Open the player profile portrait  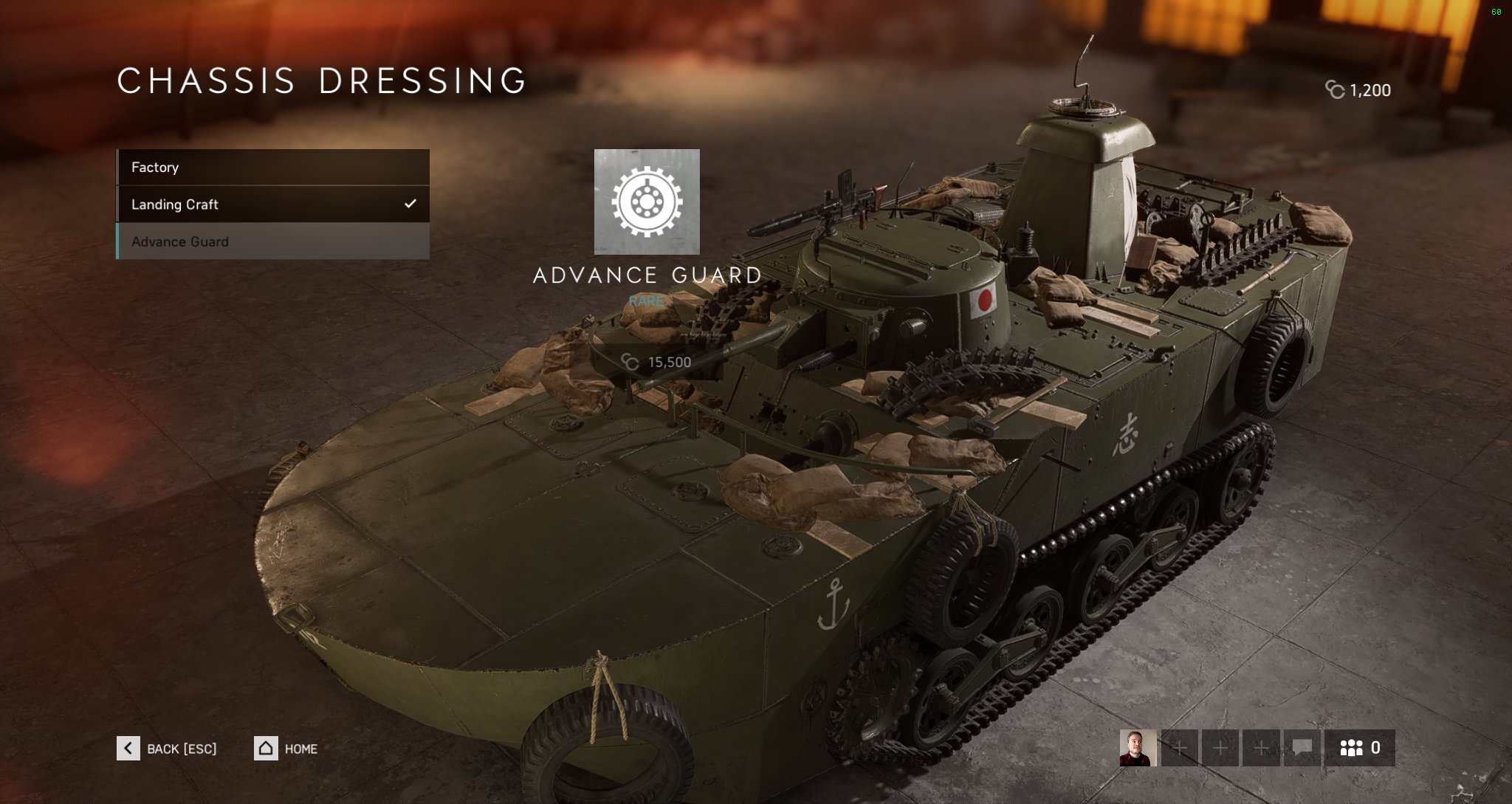pos(1138,748)
